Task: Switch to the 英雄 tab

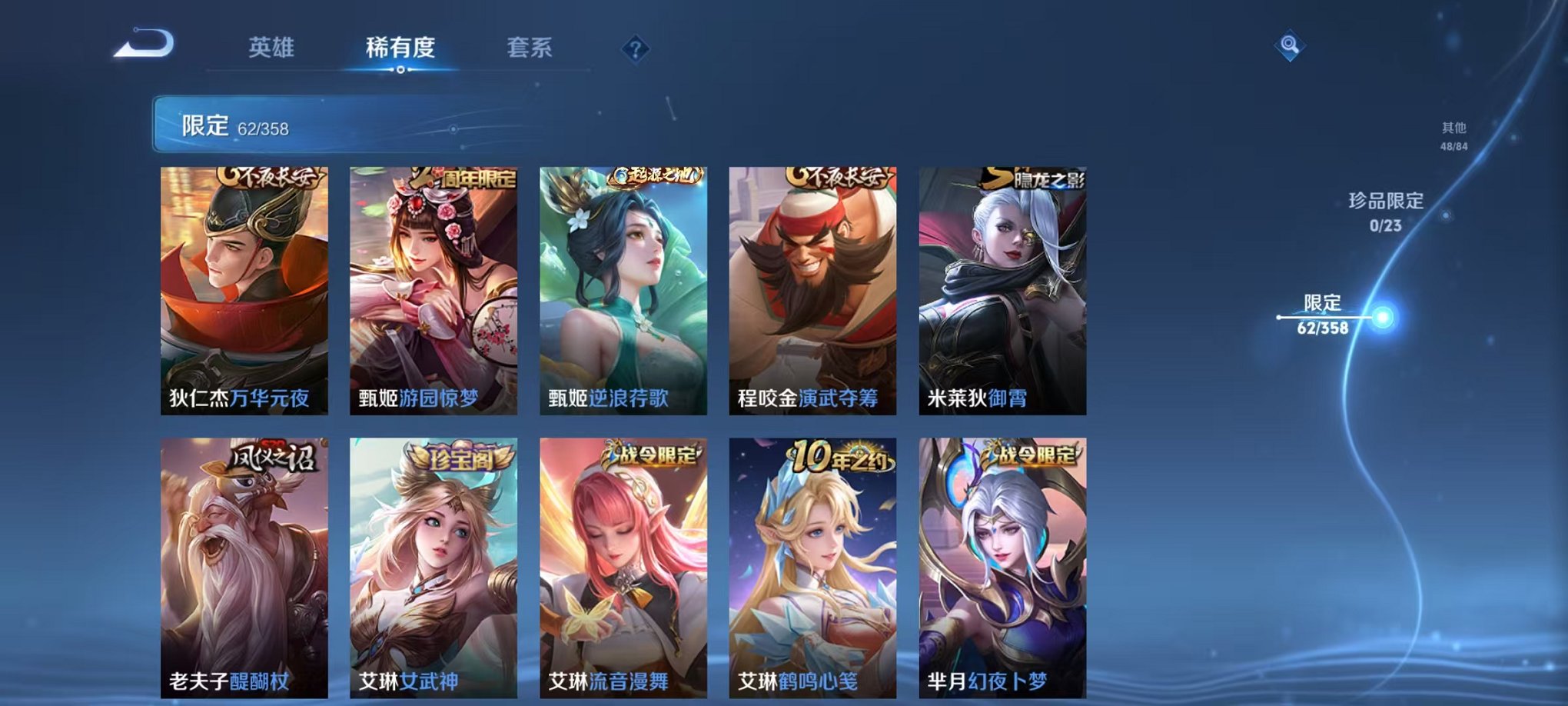Action: 272,46
